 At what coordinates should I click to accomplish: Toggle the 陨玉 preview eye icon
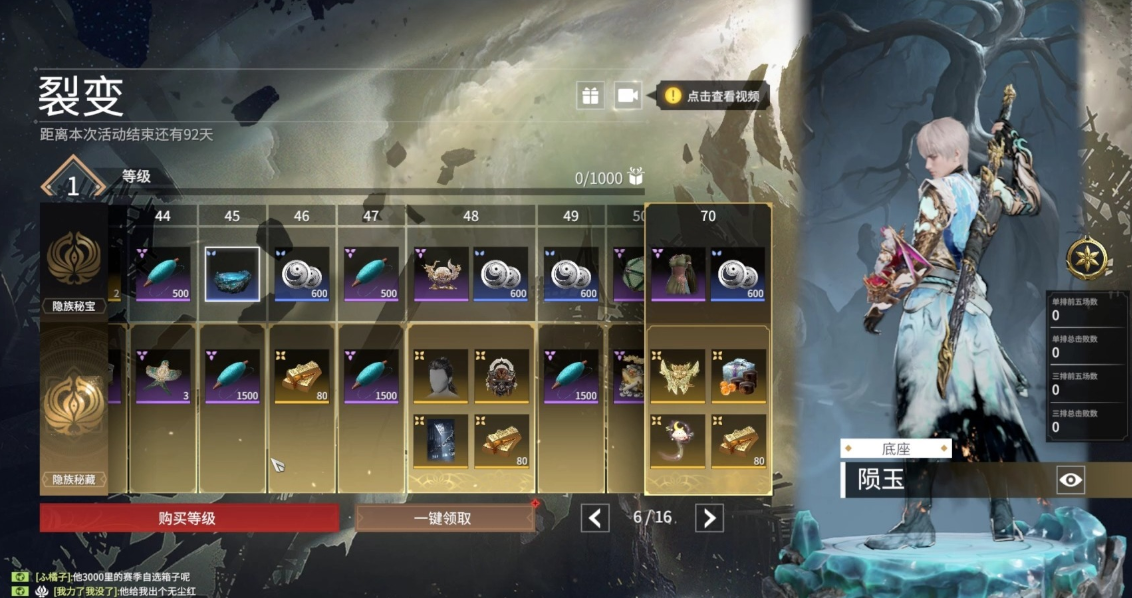tap(1070, 480)
